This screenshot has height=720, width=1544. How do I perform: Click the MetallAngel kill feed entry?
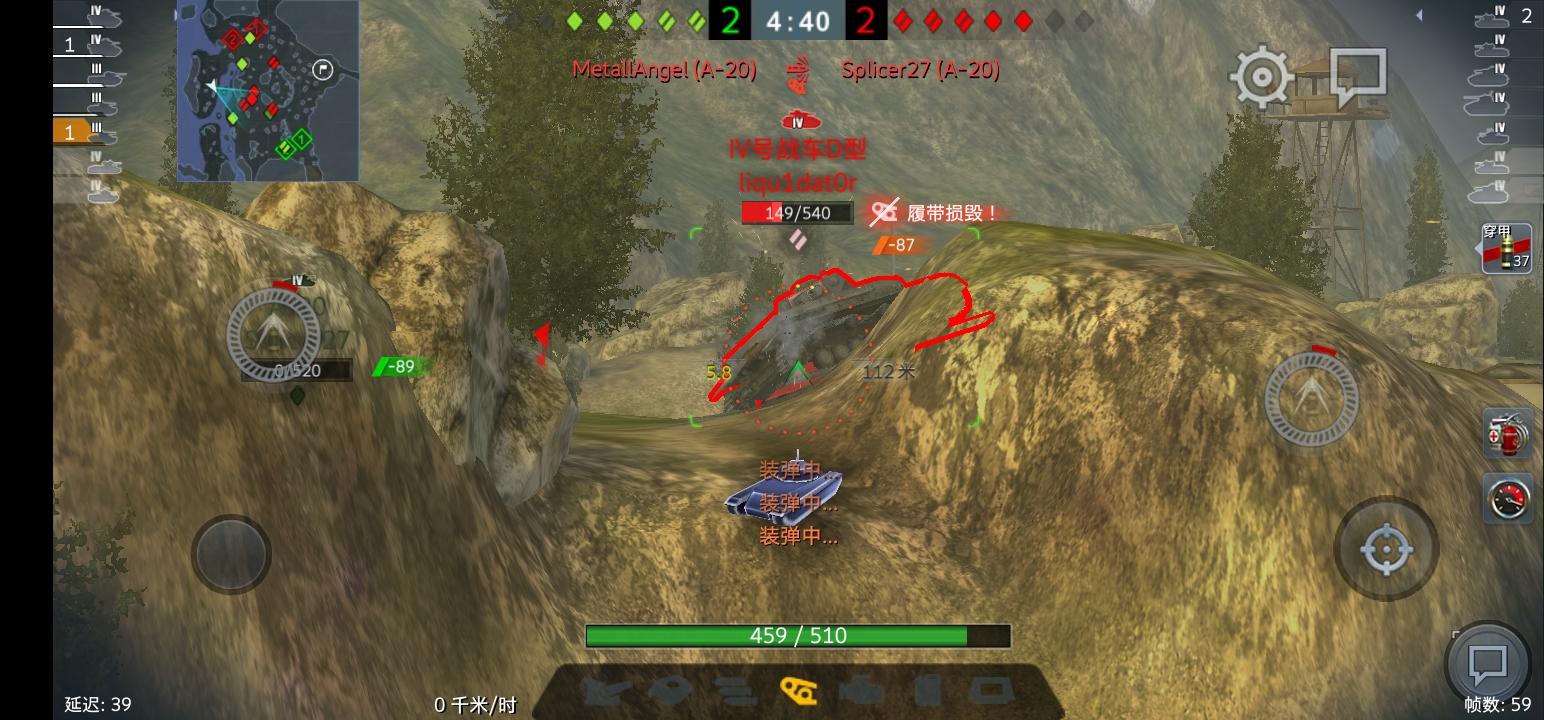(663, 70)
